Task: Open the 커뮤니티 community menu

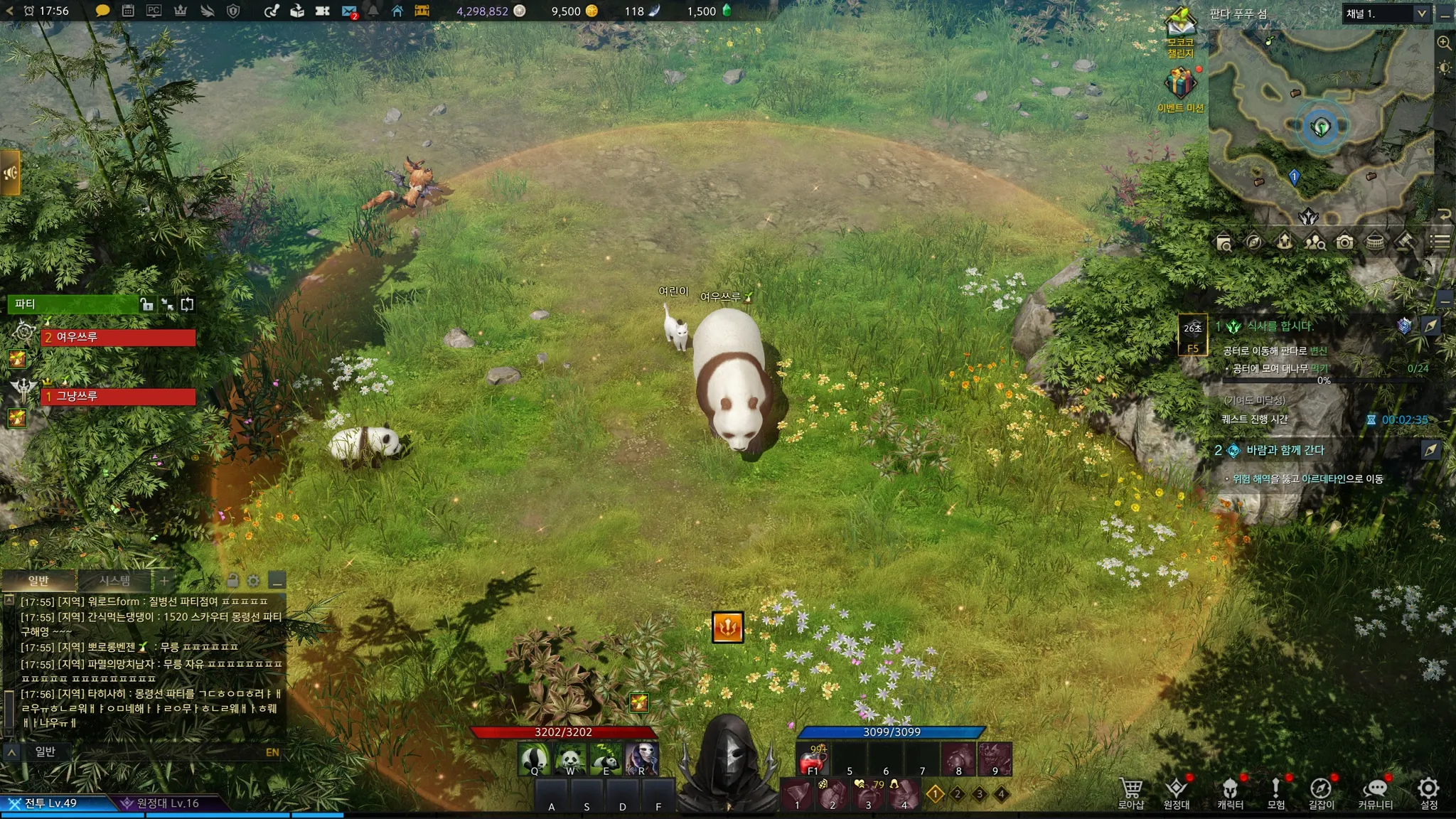Action: coord(1376,792)
